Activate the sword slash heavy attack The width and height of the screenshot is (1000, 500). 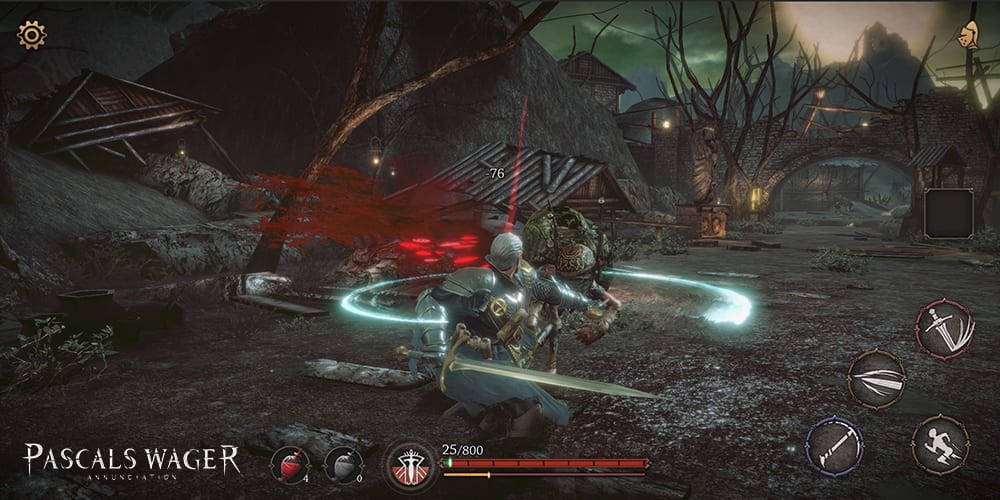point(945,329)
